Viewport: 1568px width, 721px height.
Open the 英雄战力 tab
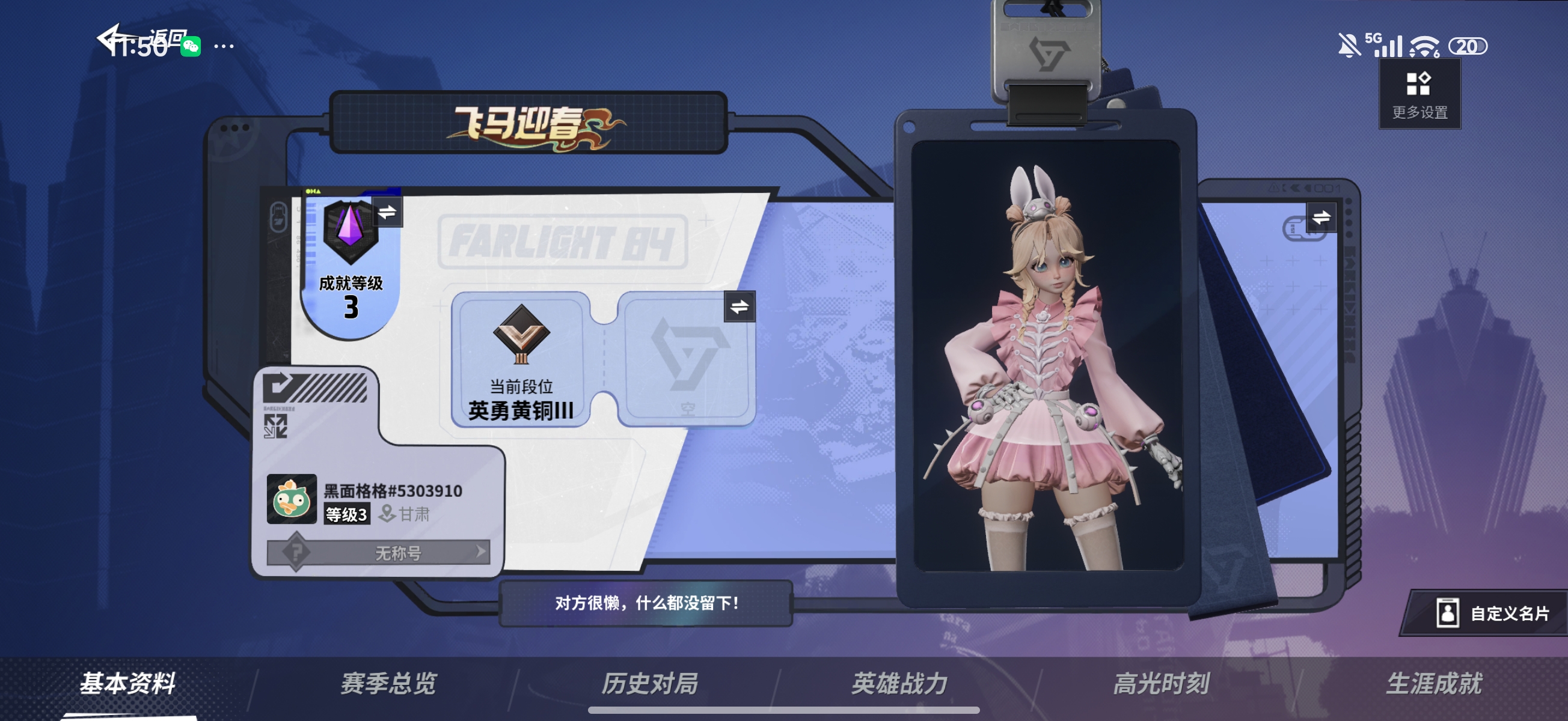(x=899, y=683)
